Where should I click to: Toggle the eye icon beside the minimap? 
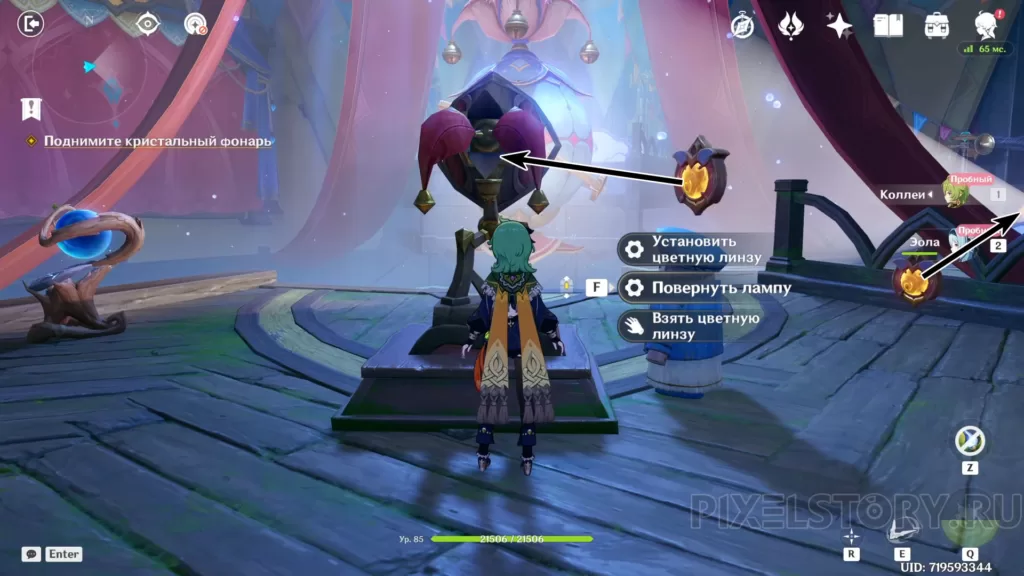[x=147, y=24]
